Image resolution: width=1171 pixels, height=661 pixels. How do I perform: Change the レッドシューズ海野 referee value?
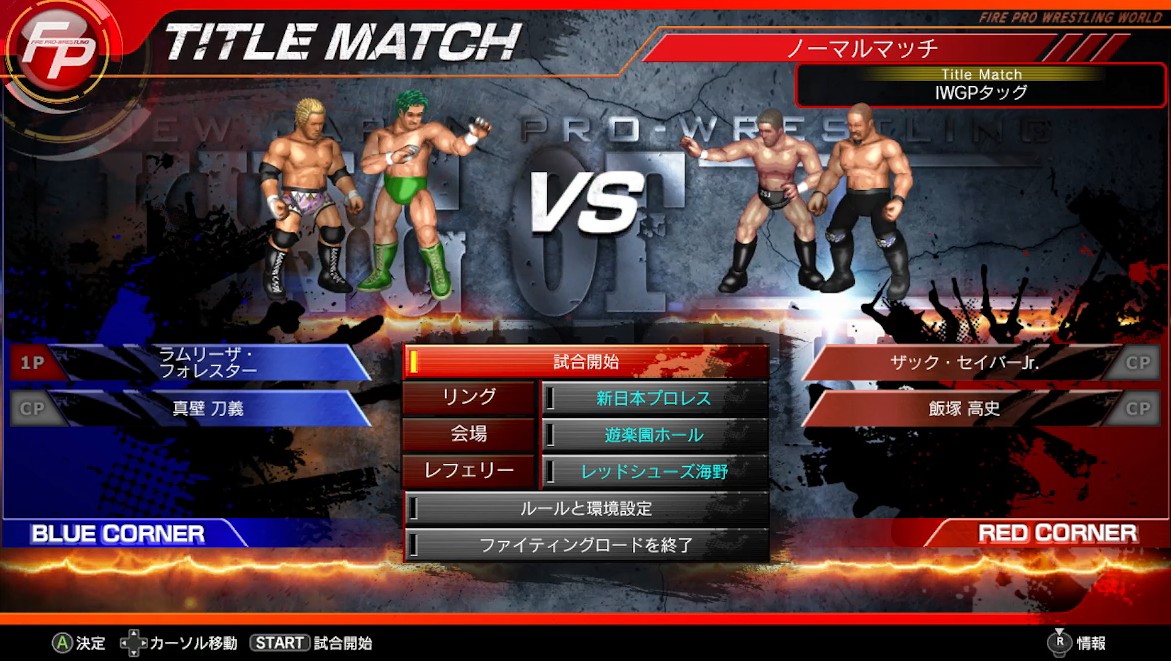[x=654, y=471]
